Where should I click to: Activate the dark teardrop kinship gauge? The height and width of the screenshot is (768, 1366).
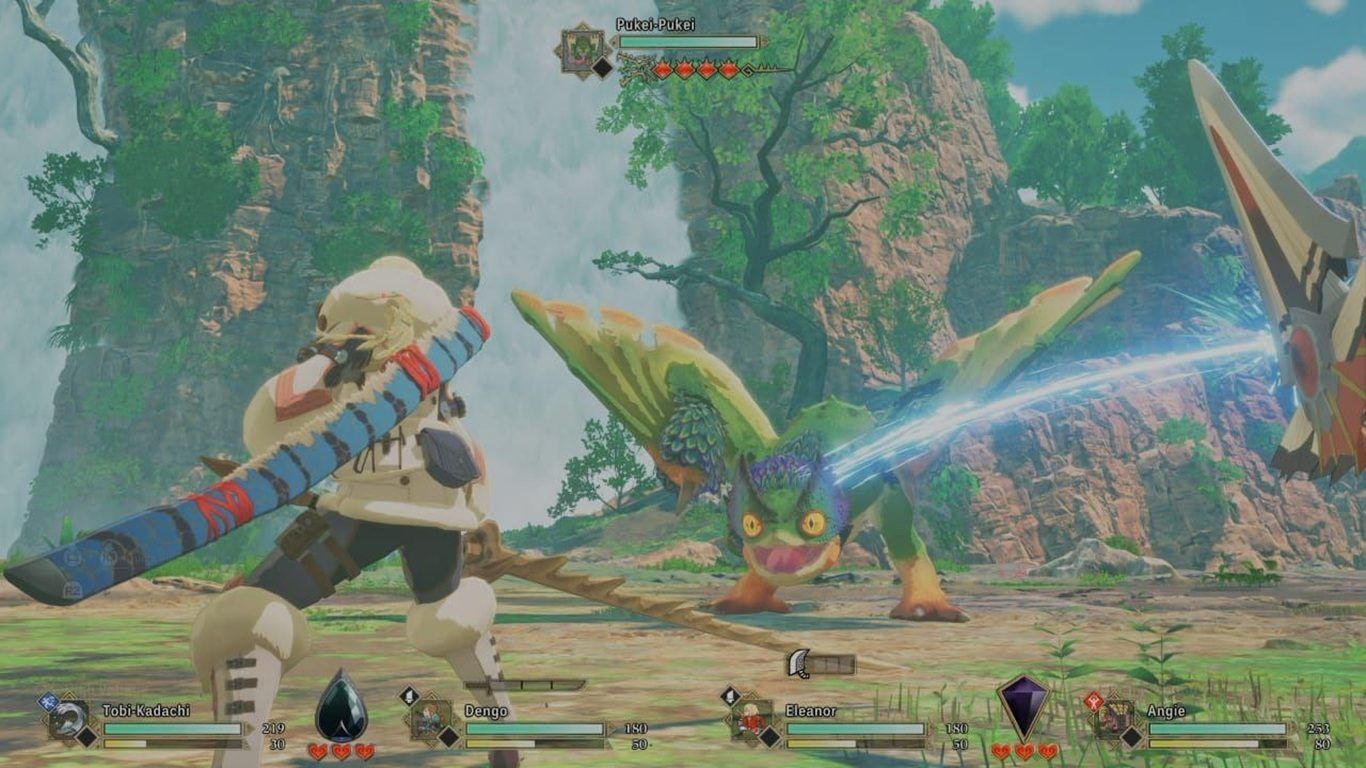tap(341, 707)
